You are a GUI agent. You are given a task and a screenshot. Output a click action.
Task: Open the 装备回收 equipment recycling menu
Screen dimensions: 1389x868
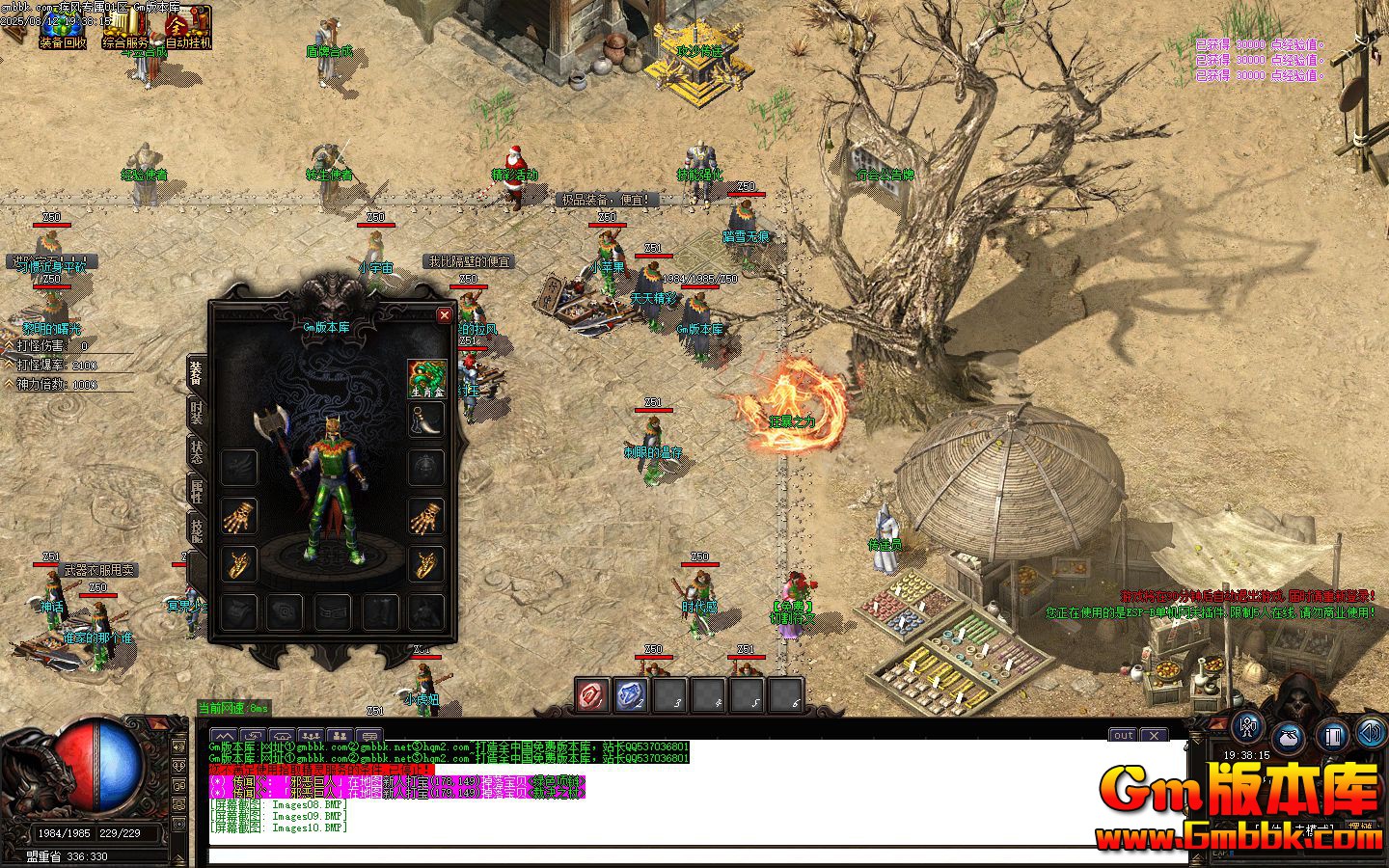coord(63,29)
